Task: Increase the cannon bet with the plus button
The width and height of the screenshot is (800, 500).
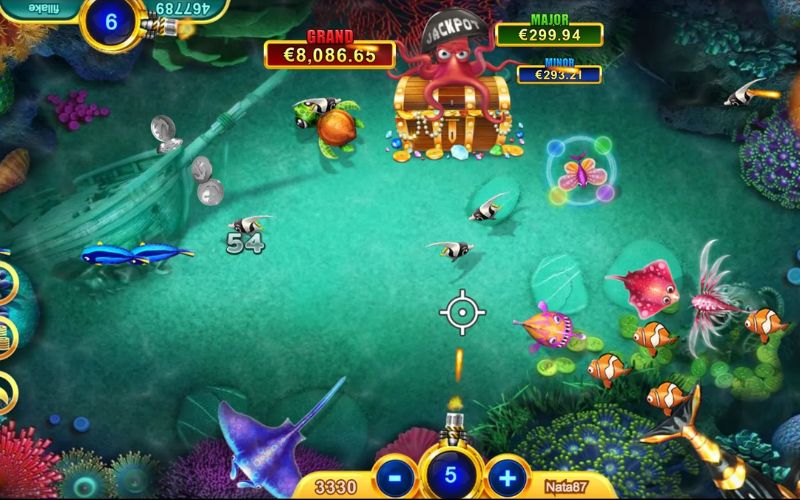Action: point(507,477)
